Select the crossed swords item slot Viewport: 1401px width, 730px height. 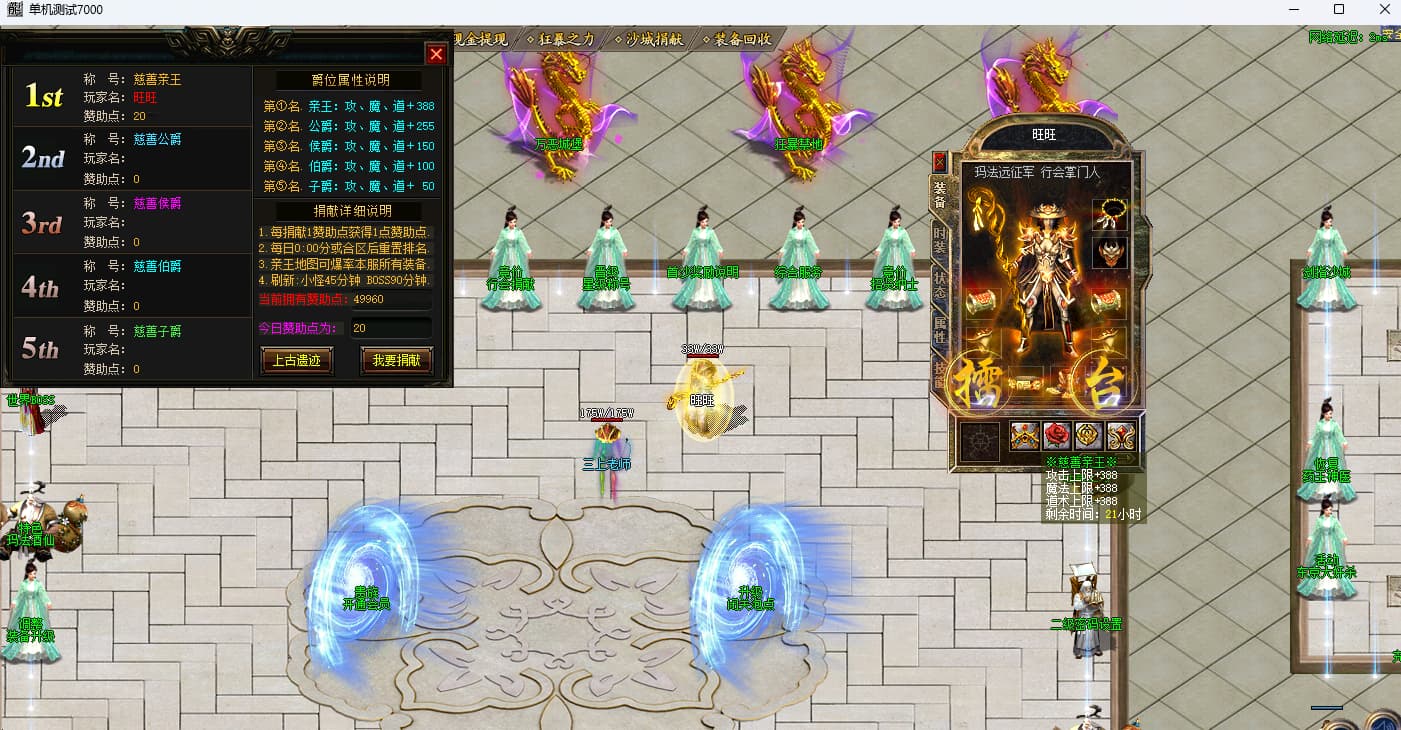pos(1025,435)
